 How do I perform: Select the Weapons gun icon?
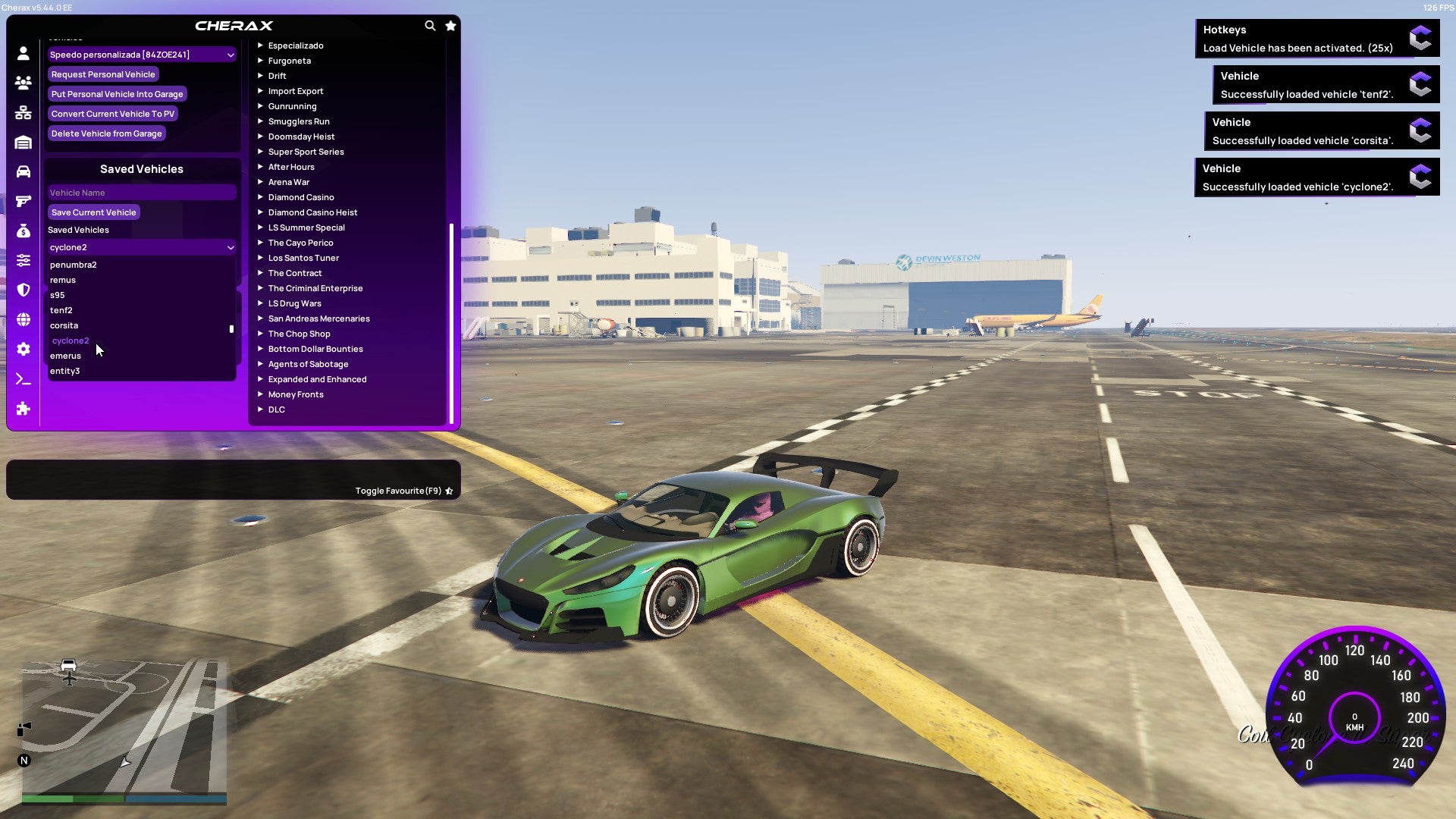[23, 202]
